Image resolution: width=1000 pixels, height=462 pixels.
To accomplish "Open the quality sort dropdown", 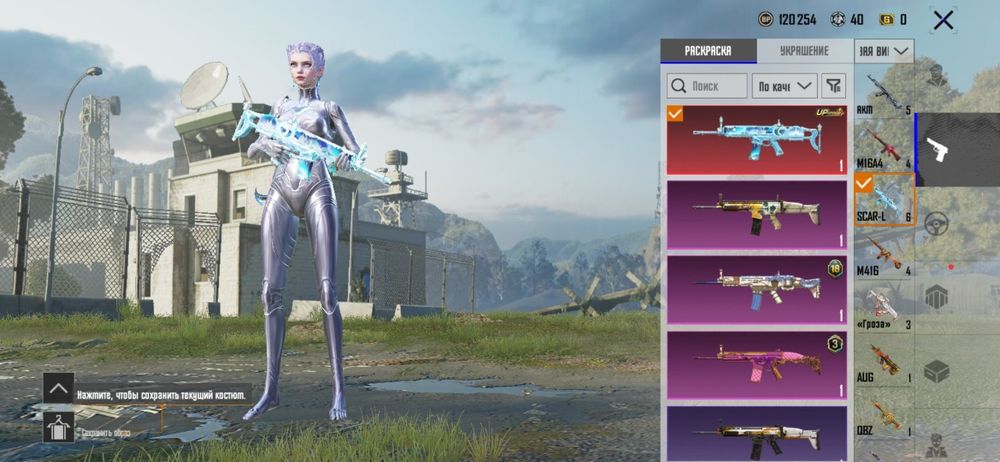I will pyautogui.click(x=785, y=86).
